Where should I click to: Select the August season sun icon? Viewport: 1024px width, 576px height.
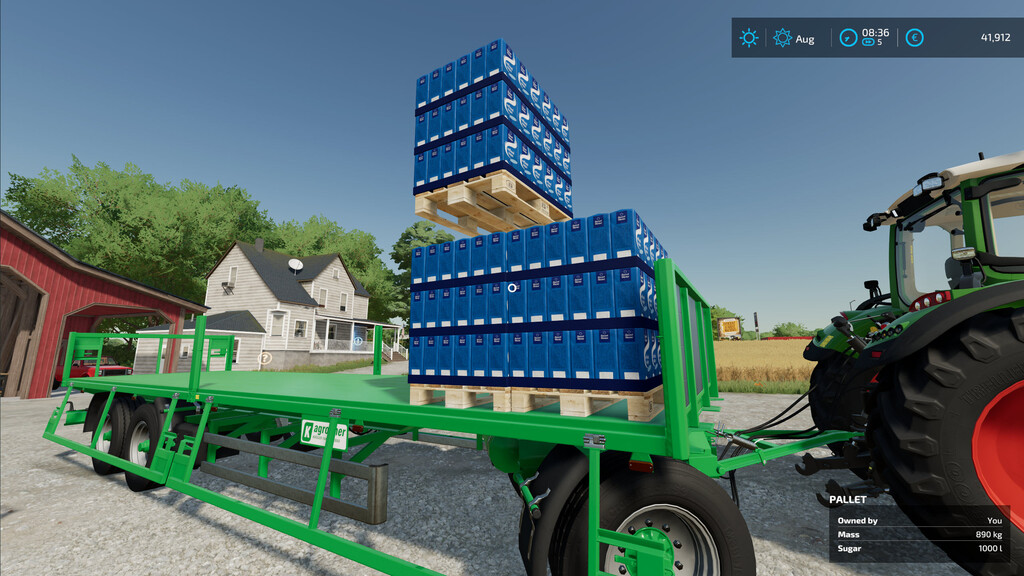782,38
